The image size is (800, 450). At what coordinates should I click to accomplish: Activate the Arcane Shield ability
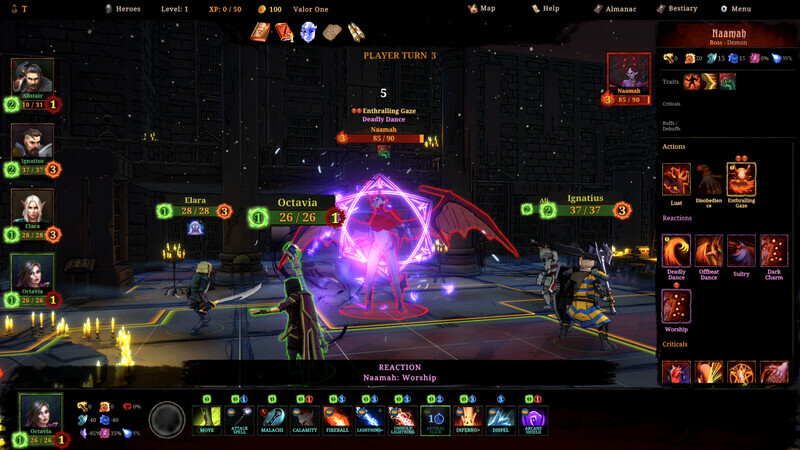533,419
